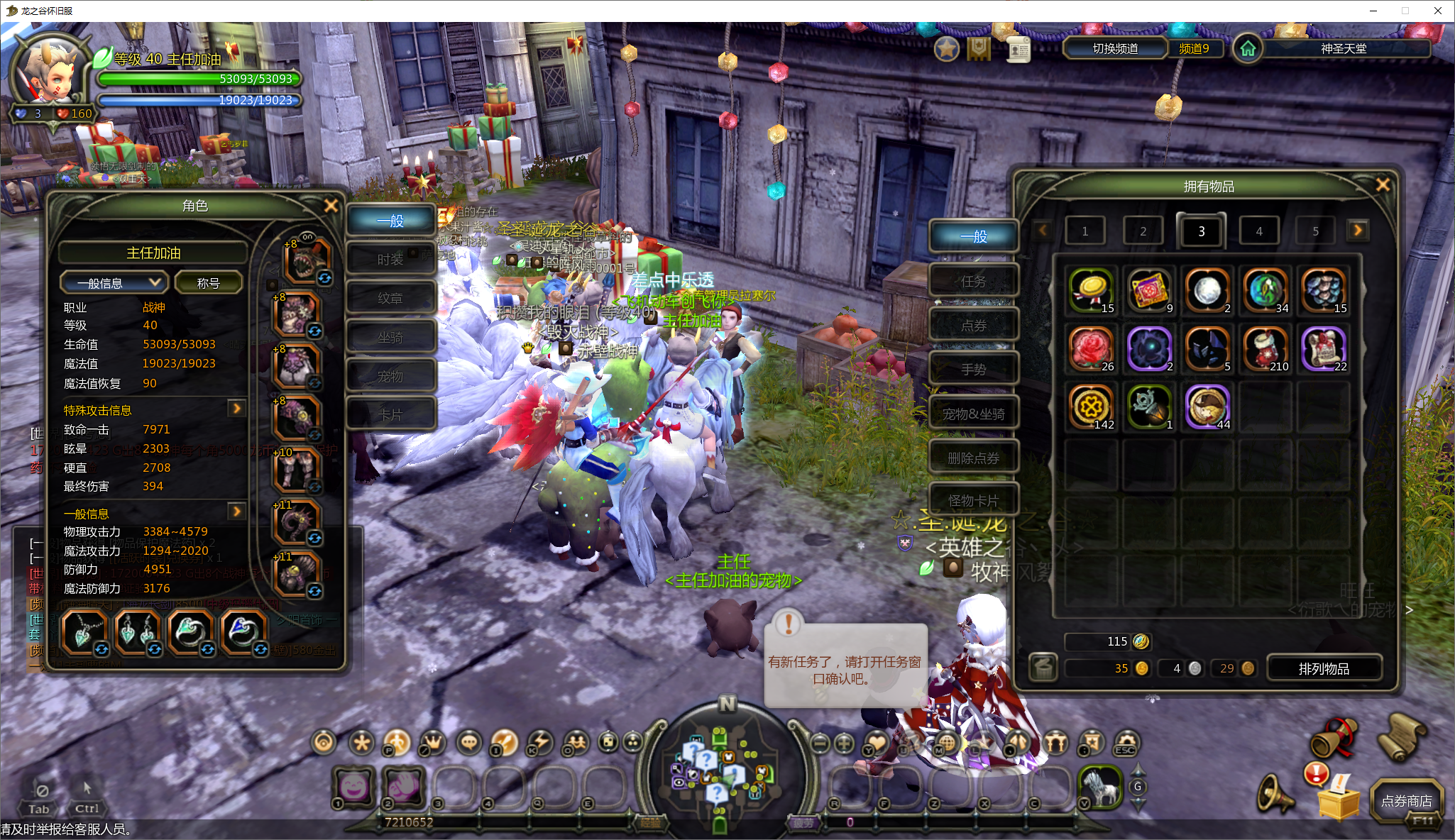Click the 称号 title button

209,283
